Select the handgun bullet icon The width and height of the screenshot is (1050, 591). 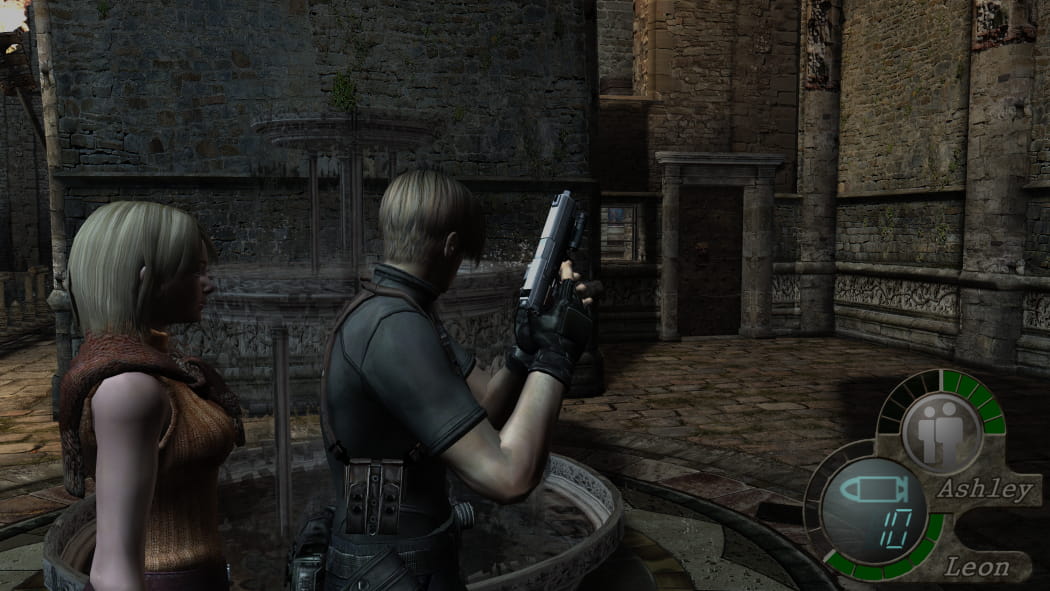pos(870,490)
